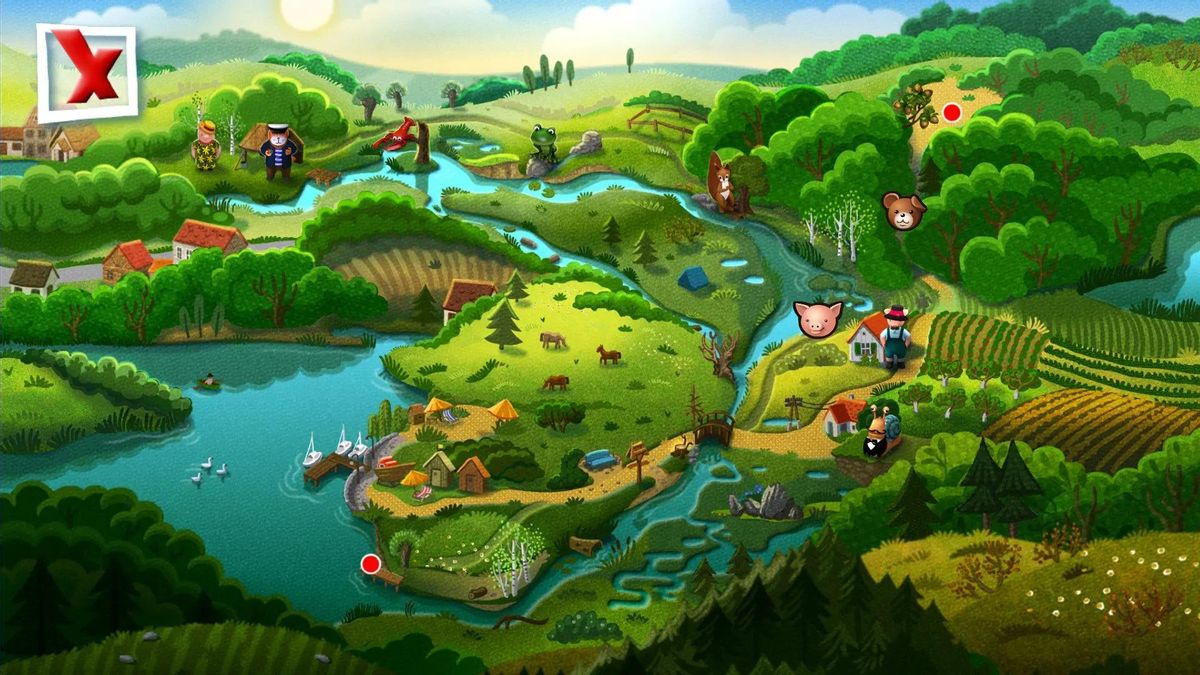Pick the red lobster location
Viewport: 1200px width, 675px height.
click(397, 134)
